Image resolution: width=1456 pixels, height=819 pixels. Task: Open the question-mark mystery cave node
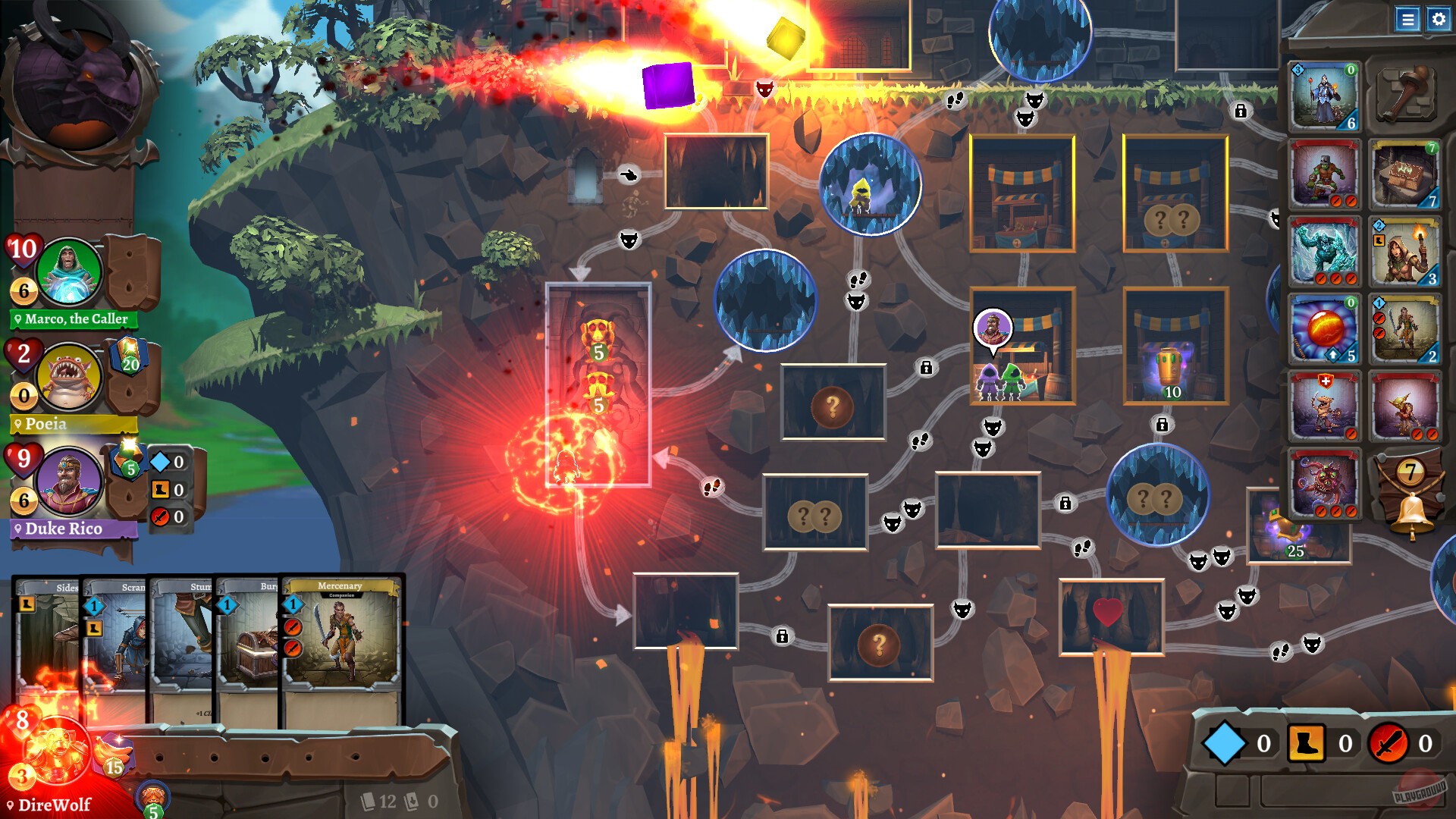(x=833, y=406)
